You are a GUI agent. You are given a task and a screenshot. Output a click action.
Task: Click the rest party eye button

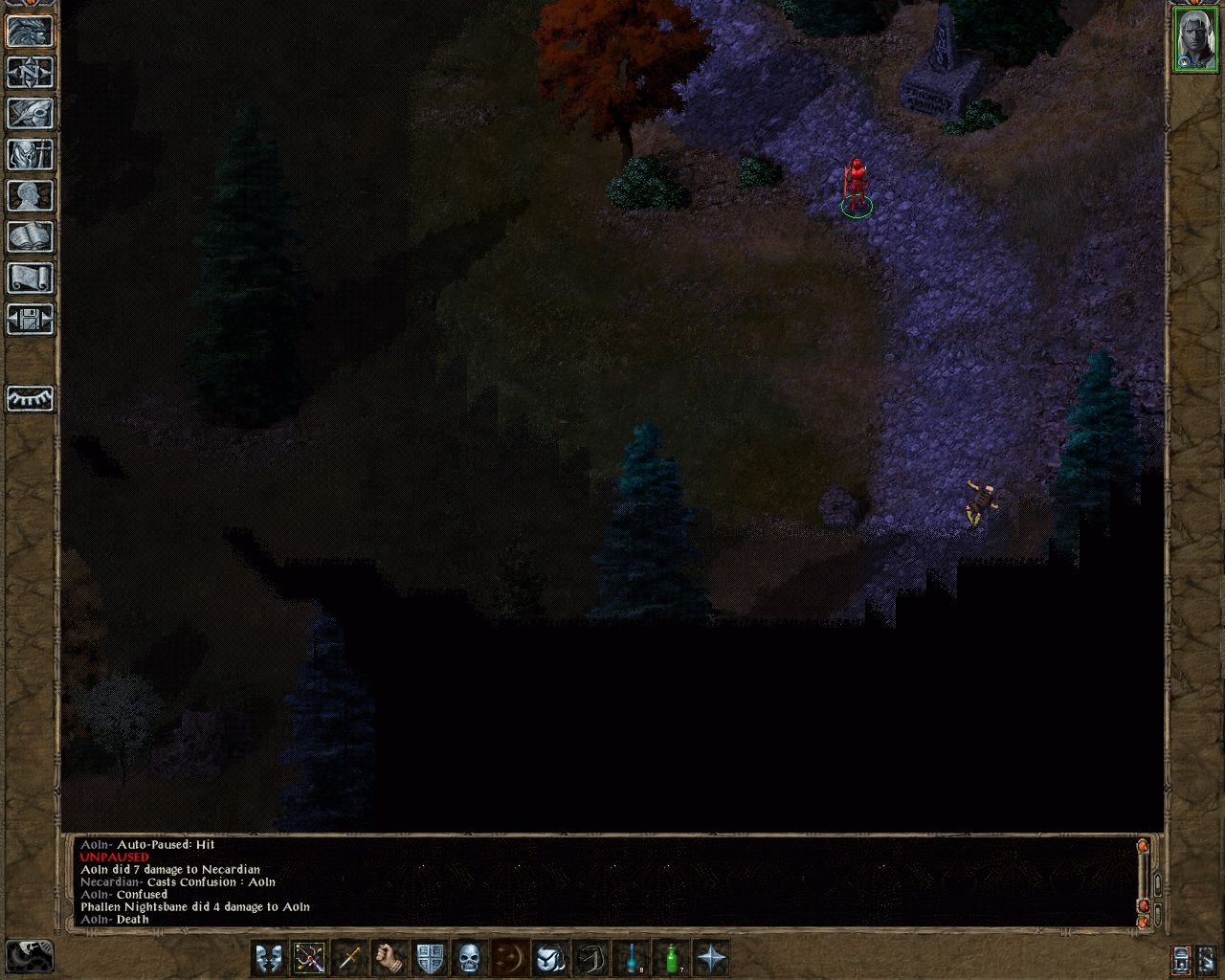click(30, 398)
